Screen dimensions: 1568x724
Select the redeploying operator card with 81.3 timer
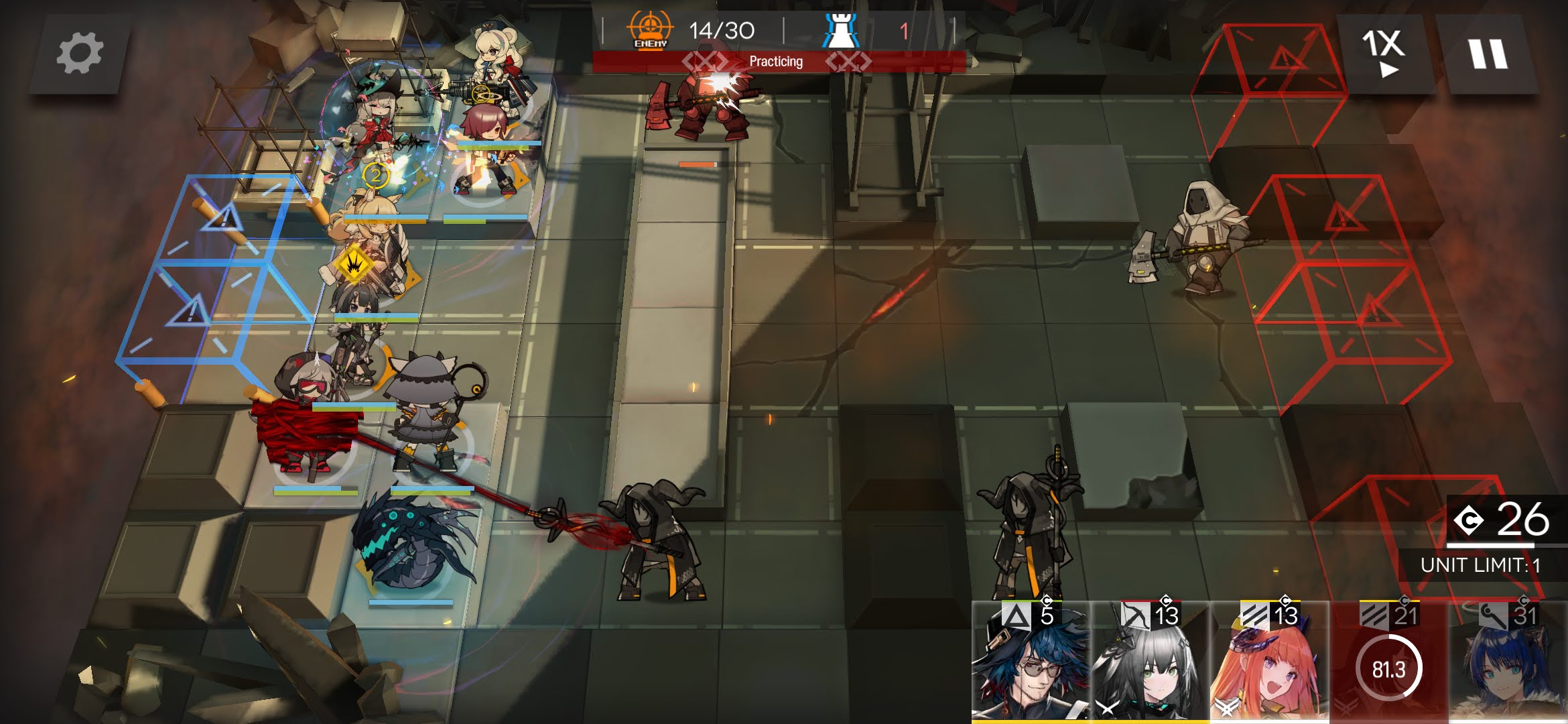coord(1388,664)
